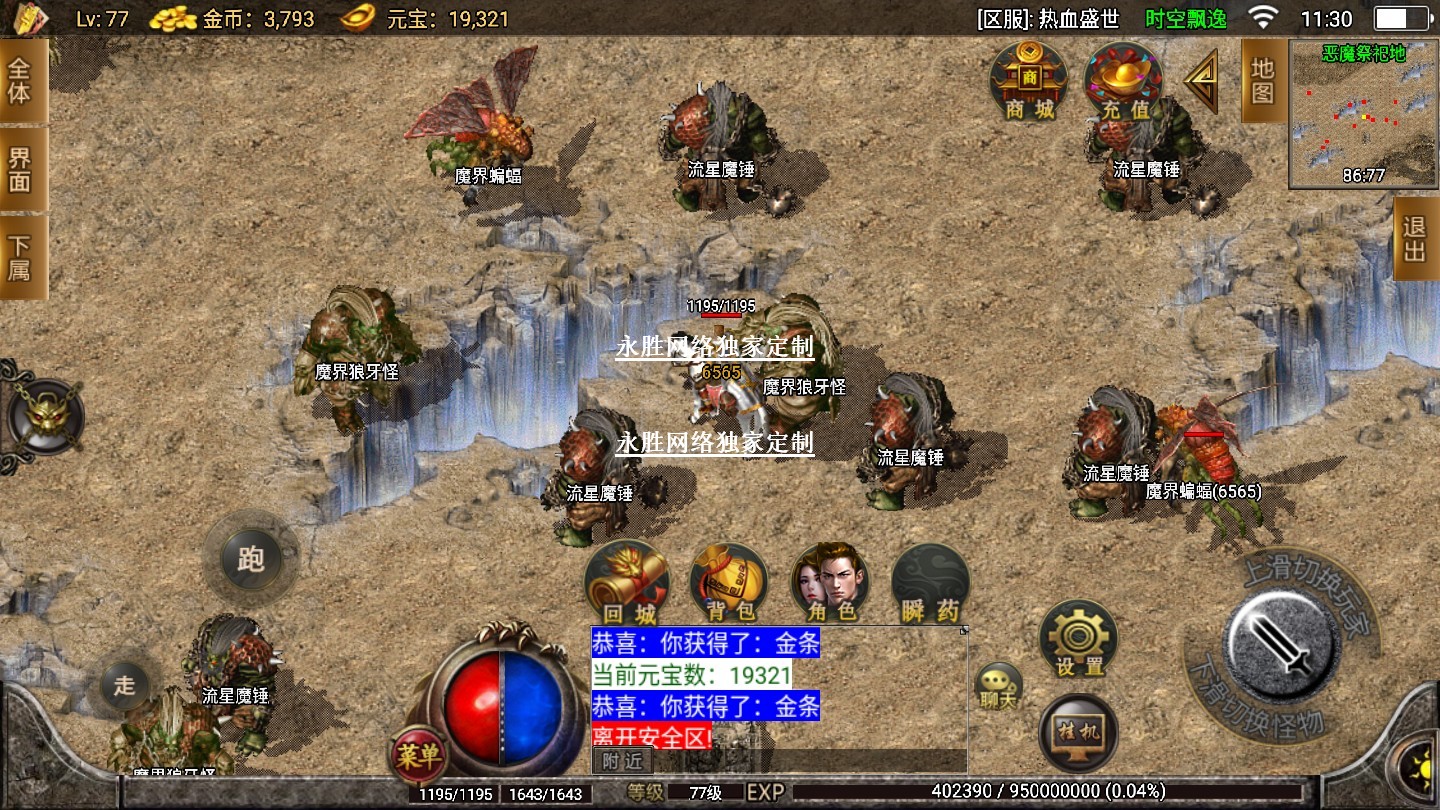Toggle the 跑 run button

click(x=251, y=558)
